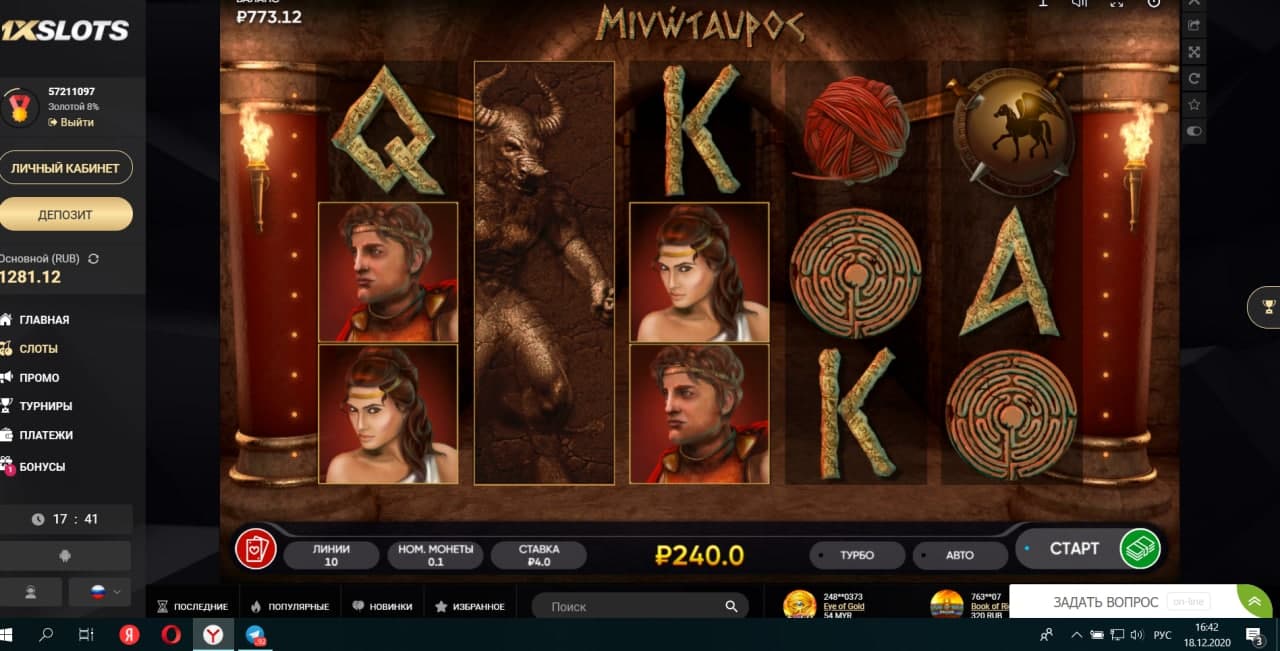Click the ДЕПОЗИТ deposit button

(x=65, y=214)
